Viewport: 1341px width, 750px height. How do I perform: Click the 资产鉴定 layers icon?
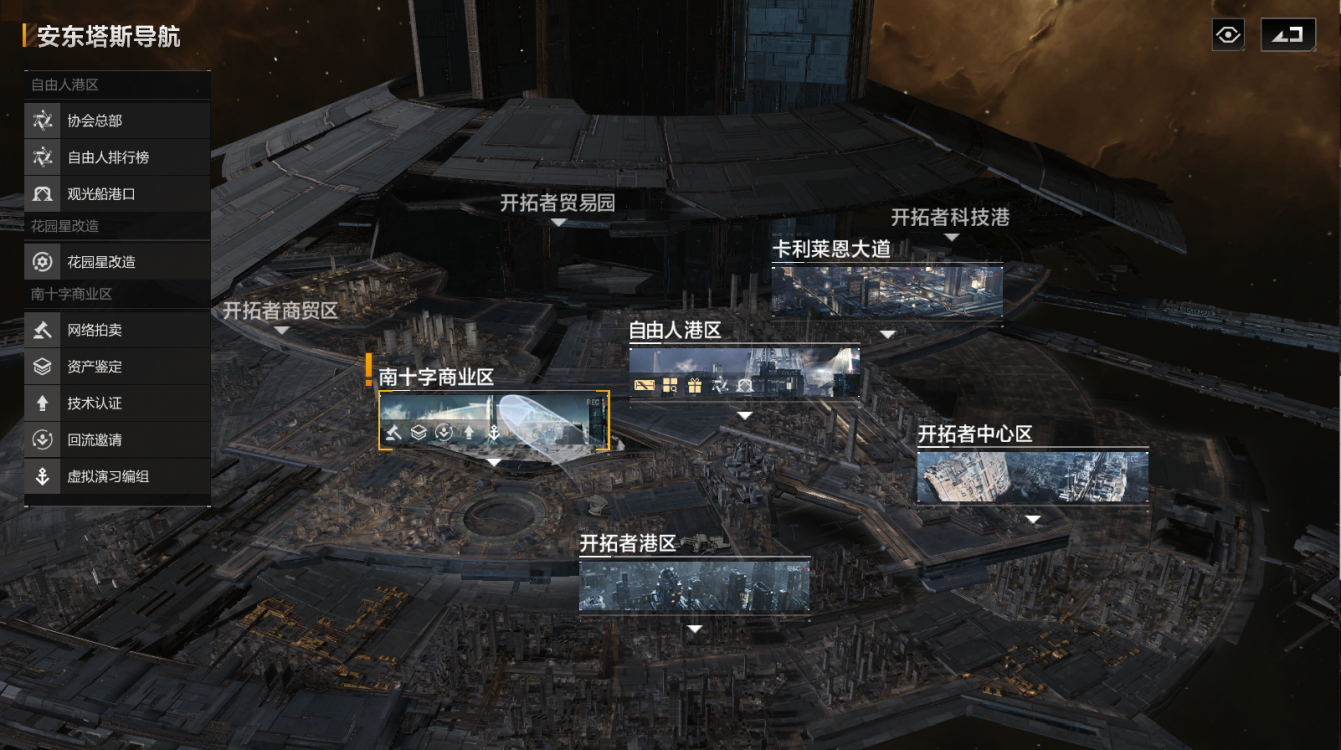(x=42, y=366)
